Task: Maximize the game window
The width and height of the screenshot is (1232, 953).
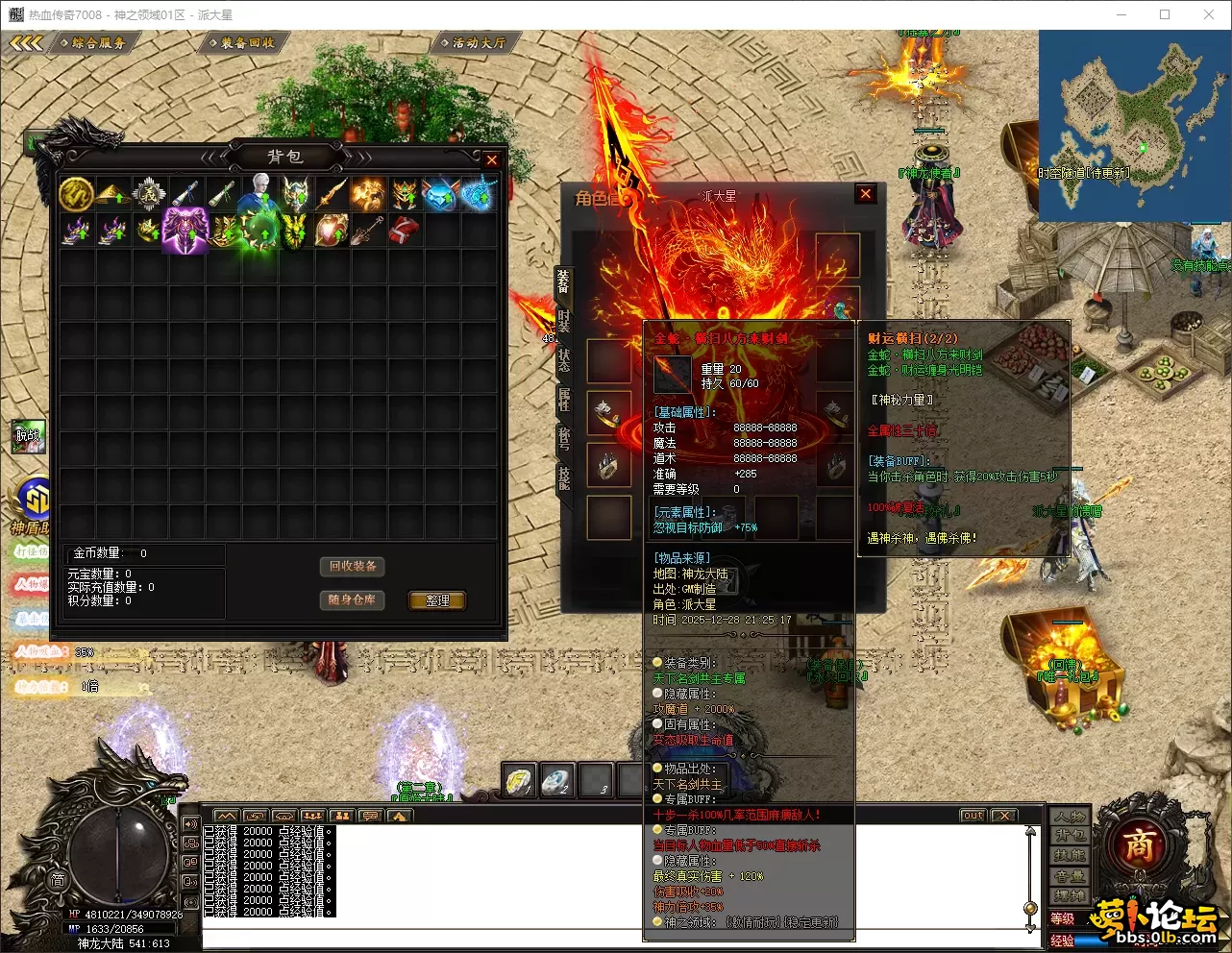Action: pyautogui.click(x=1165, y=14)
